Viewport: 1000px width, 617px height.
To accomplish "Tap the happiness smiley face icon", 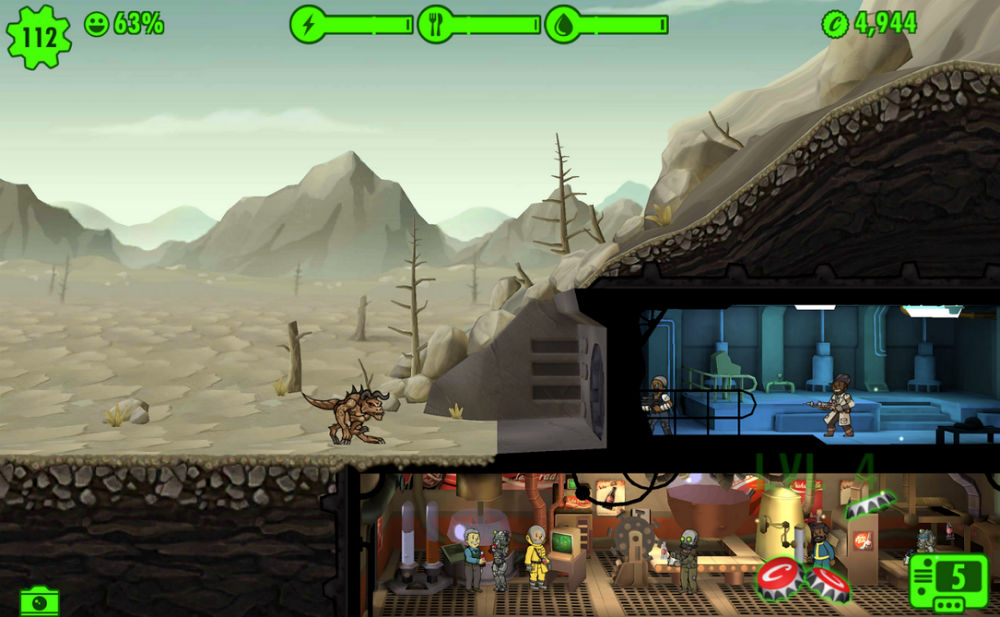I will (97, 24).
